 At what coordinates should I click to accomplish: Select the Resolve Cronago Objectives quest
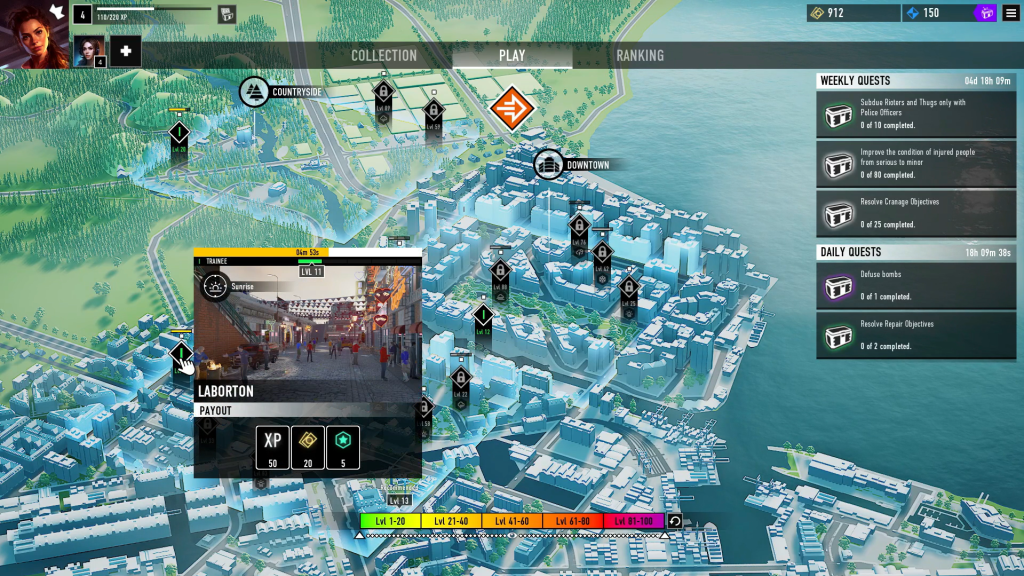pos(916,213)
